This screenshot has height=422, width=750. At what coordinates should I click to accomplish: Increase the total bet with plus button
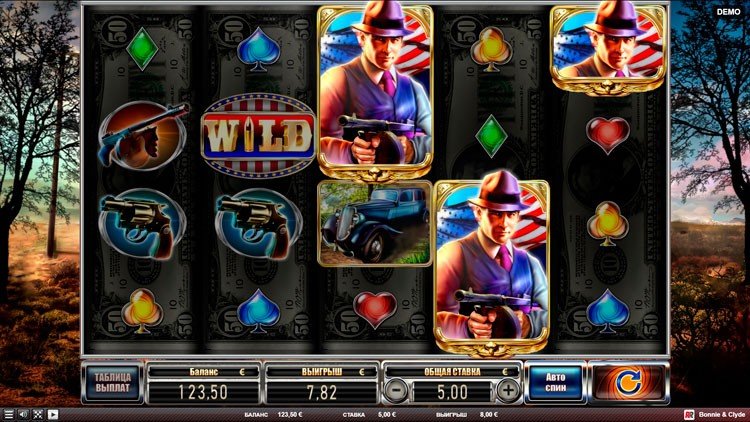coord(508,390)
